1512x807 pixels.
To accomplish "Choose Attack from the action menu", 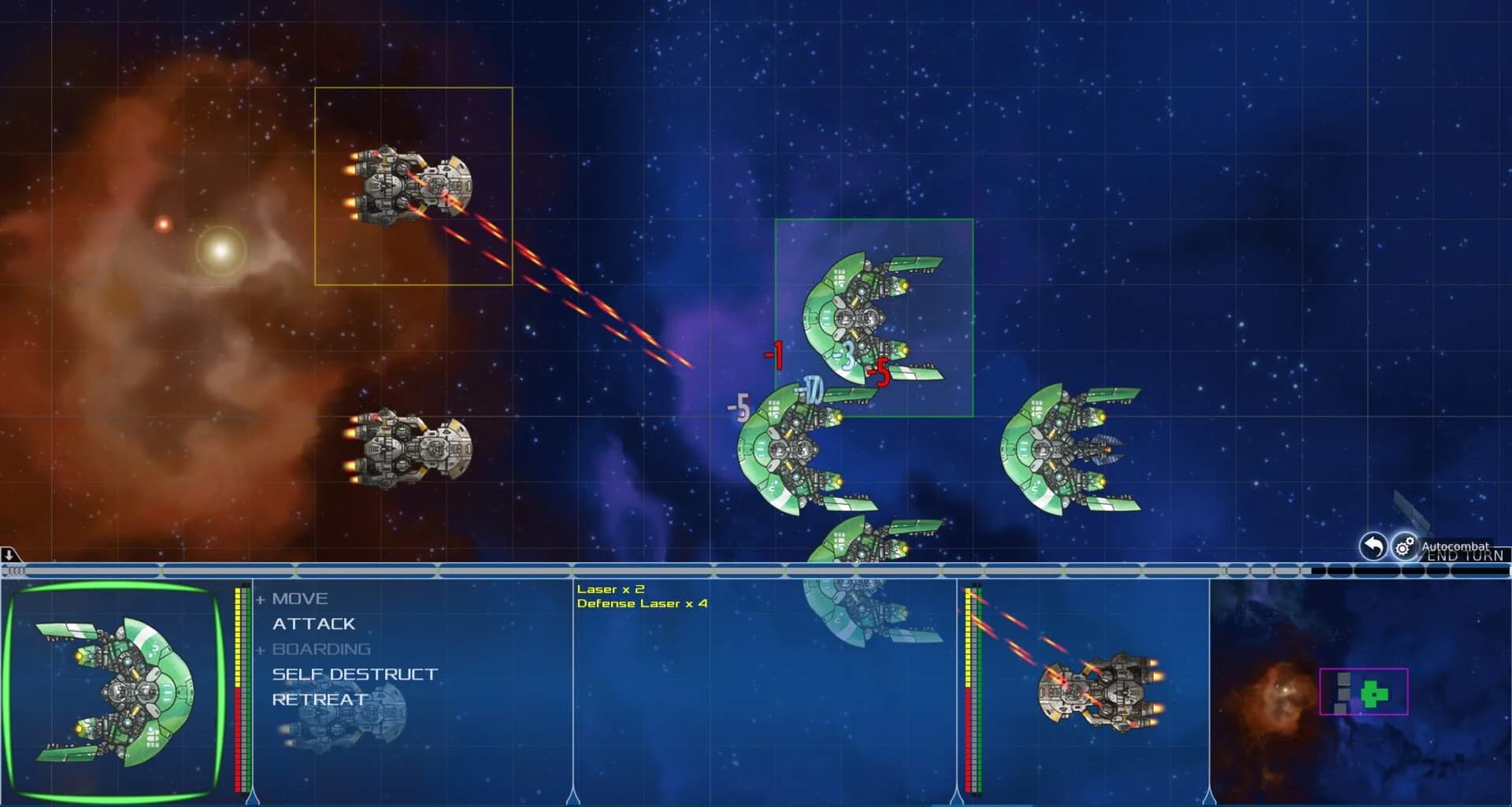I will coord(313,624).
